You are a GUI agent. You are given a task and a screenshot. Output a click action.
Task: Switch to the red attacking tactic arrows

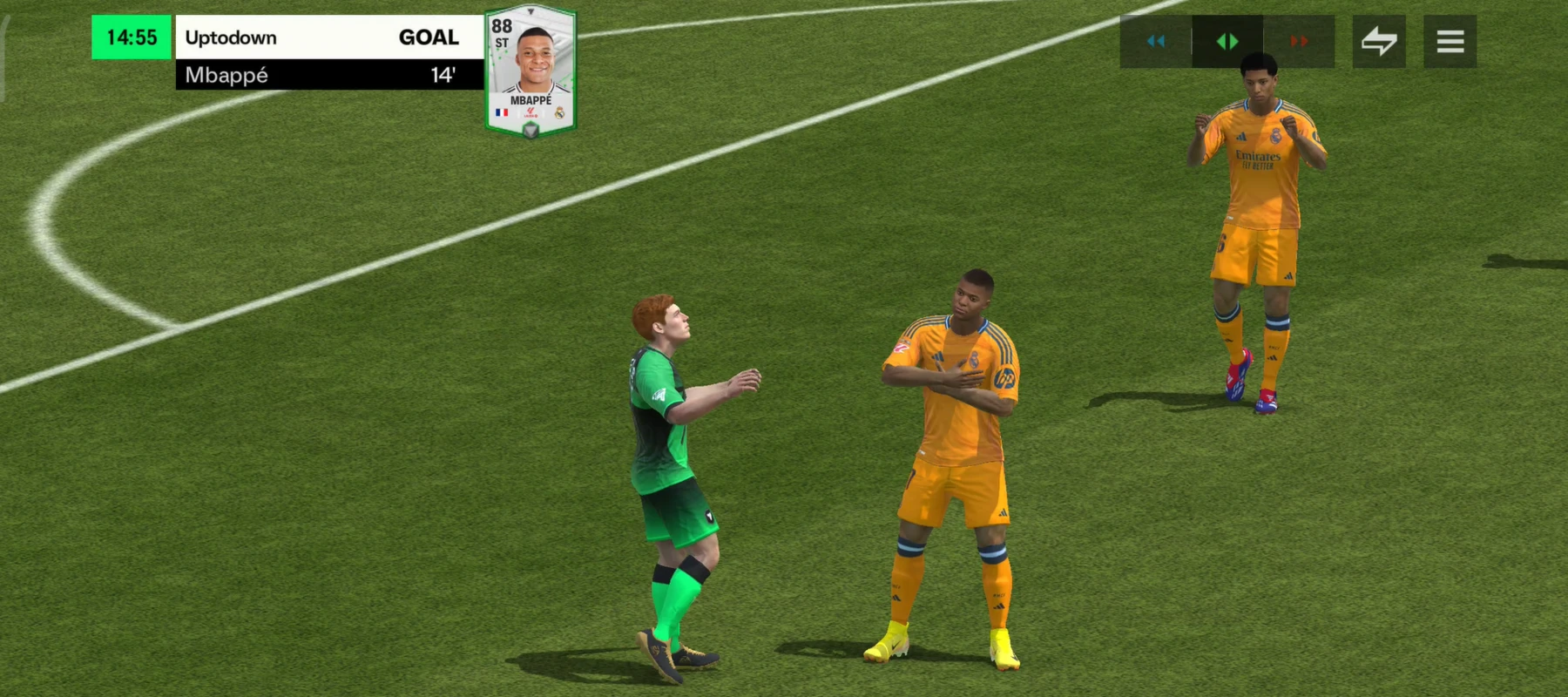click(1299, 41)
